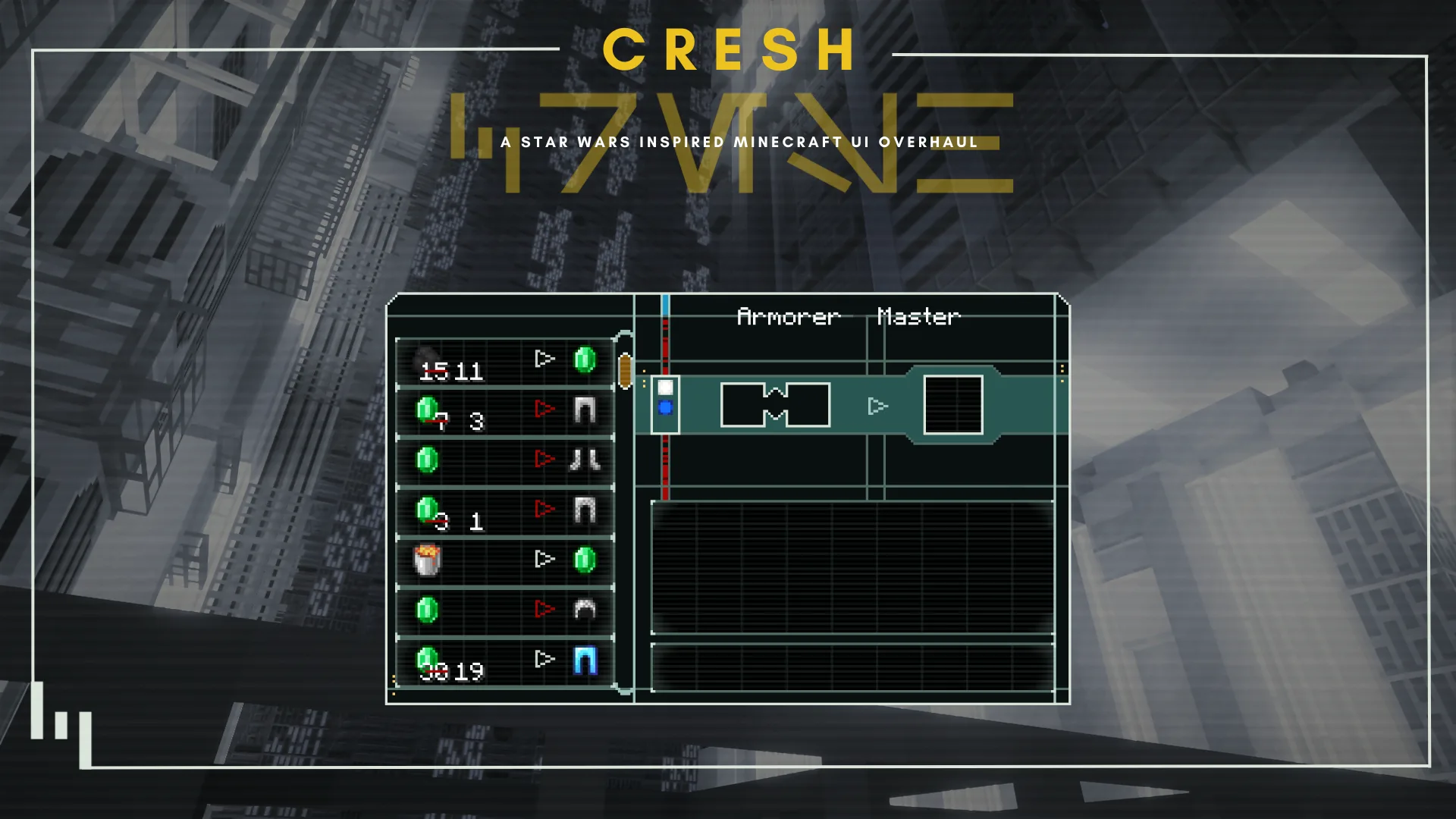
Task: Click the Master rank label
Action: click(x=919, y=317)
